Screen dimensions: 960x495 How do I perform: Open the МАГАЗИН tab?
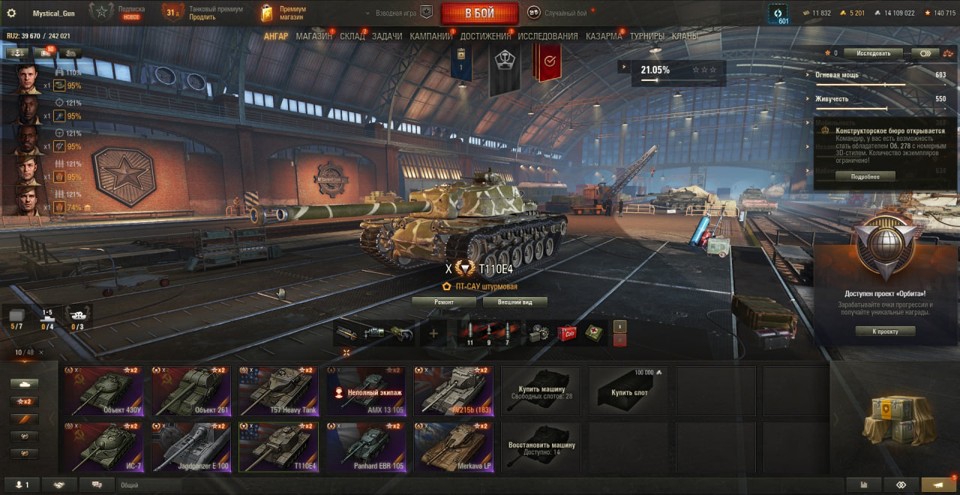[314, 36]
